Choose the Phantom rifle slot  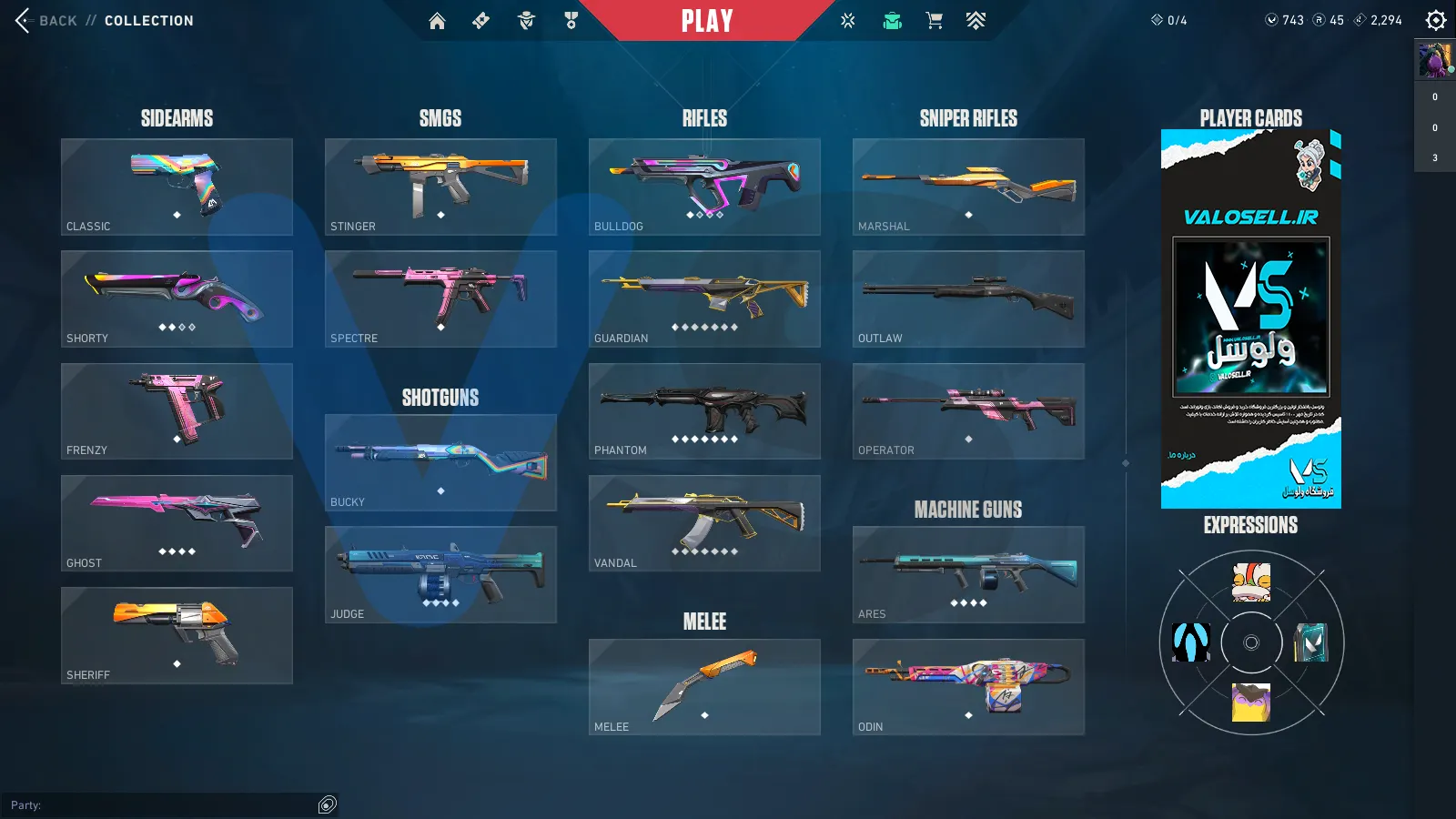pyautogui.click(x=704, y=411)
